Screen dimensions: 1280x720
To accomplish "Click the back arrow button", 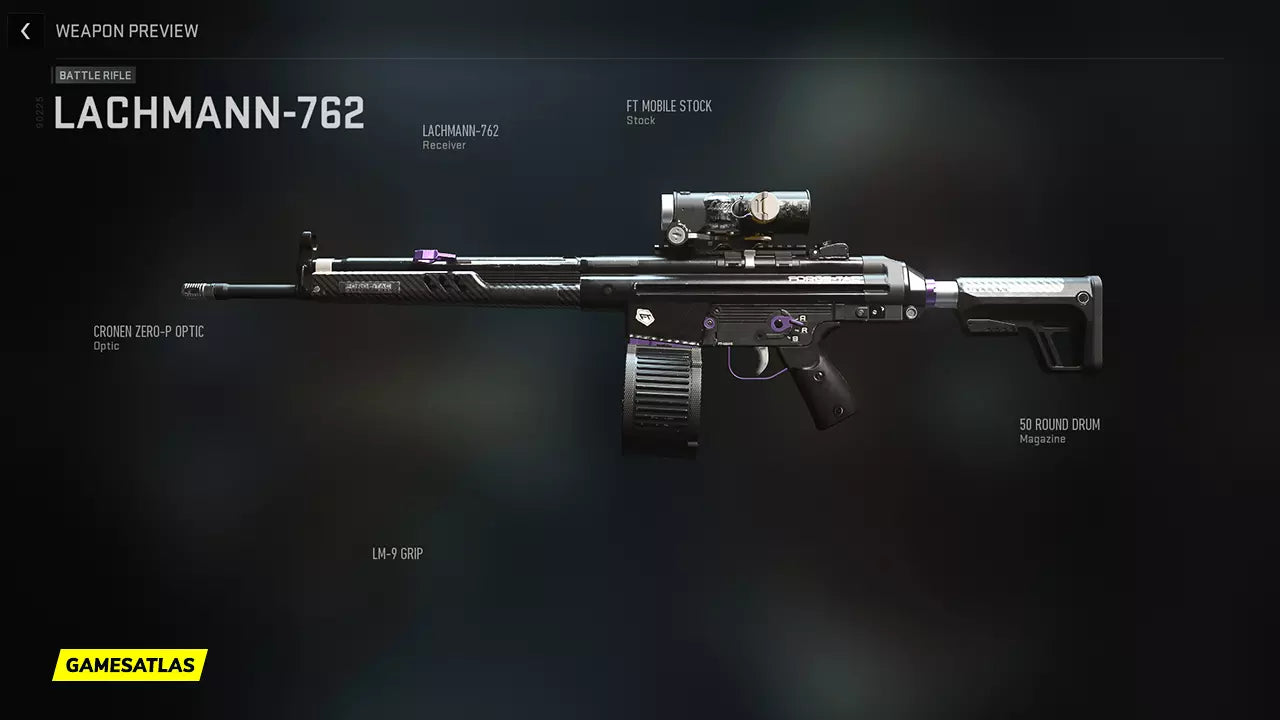I will pyautogui.click(x=25, y=31).
